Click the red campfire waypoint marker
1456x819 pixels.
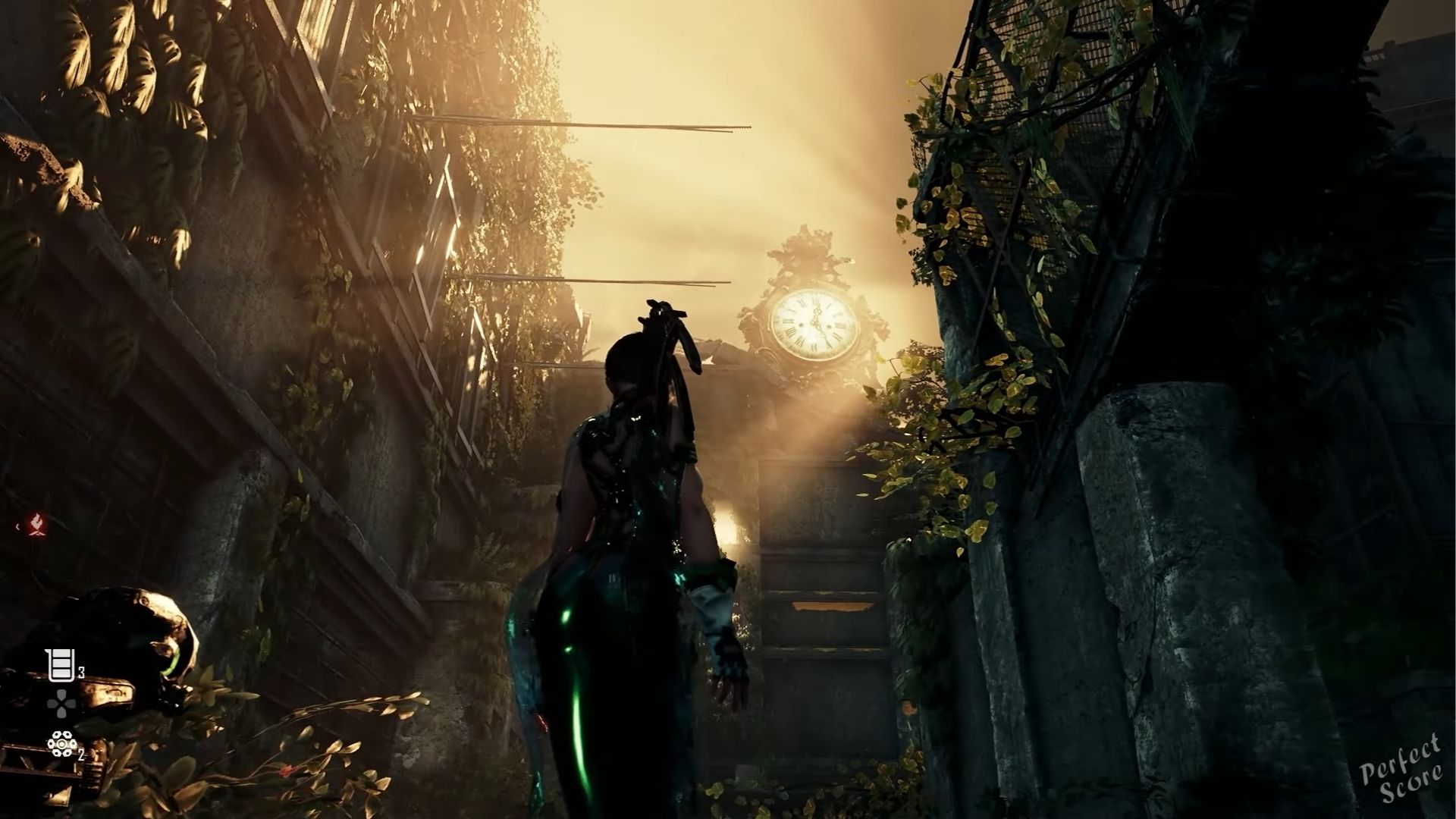(36, 522)
